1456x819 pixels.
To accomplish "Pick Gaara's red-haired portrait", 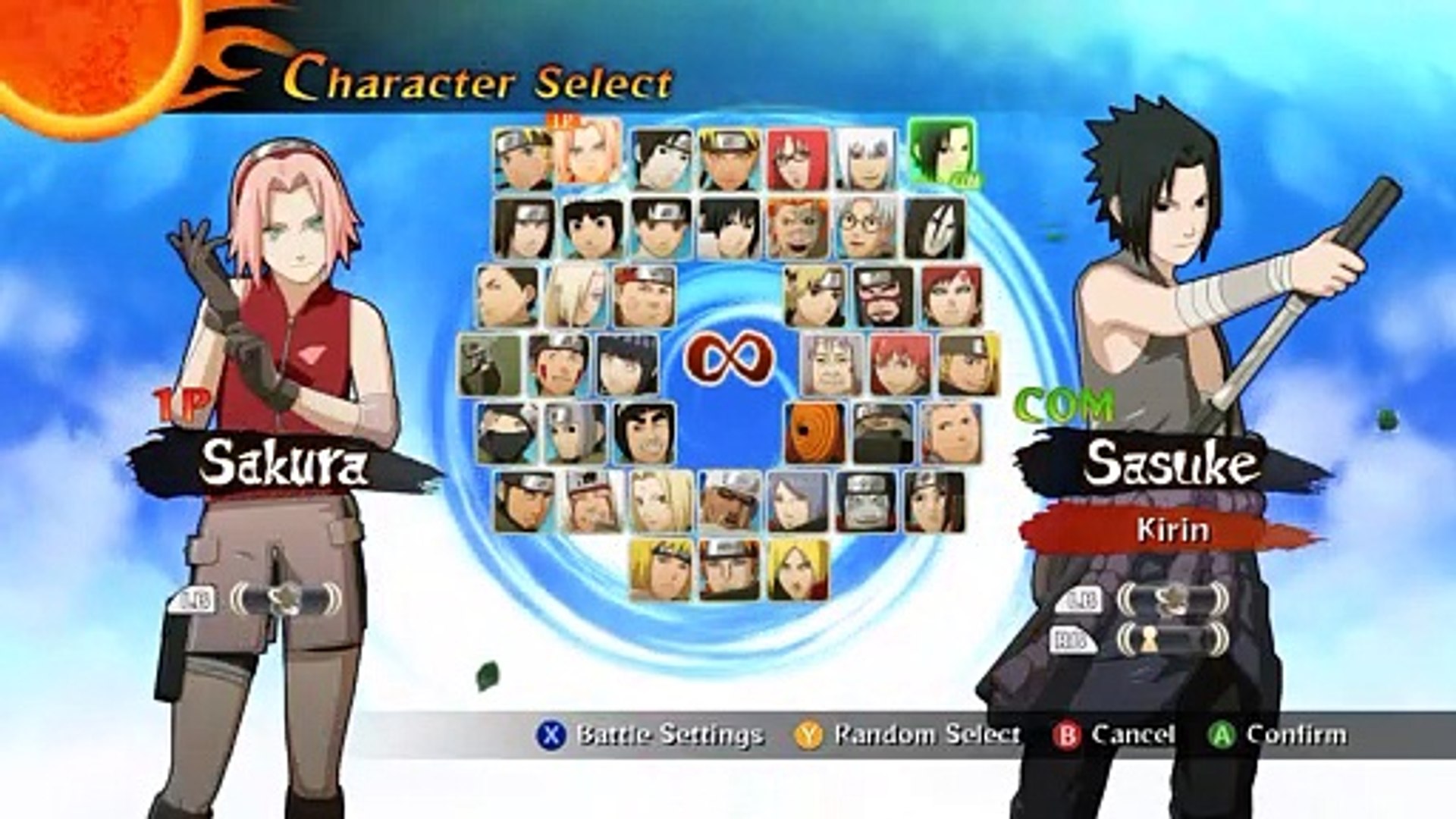I will pos(951,296).
